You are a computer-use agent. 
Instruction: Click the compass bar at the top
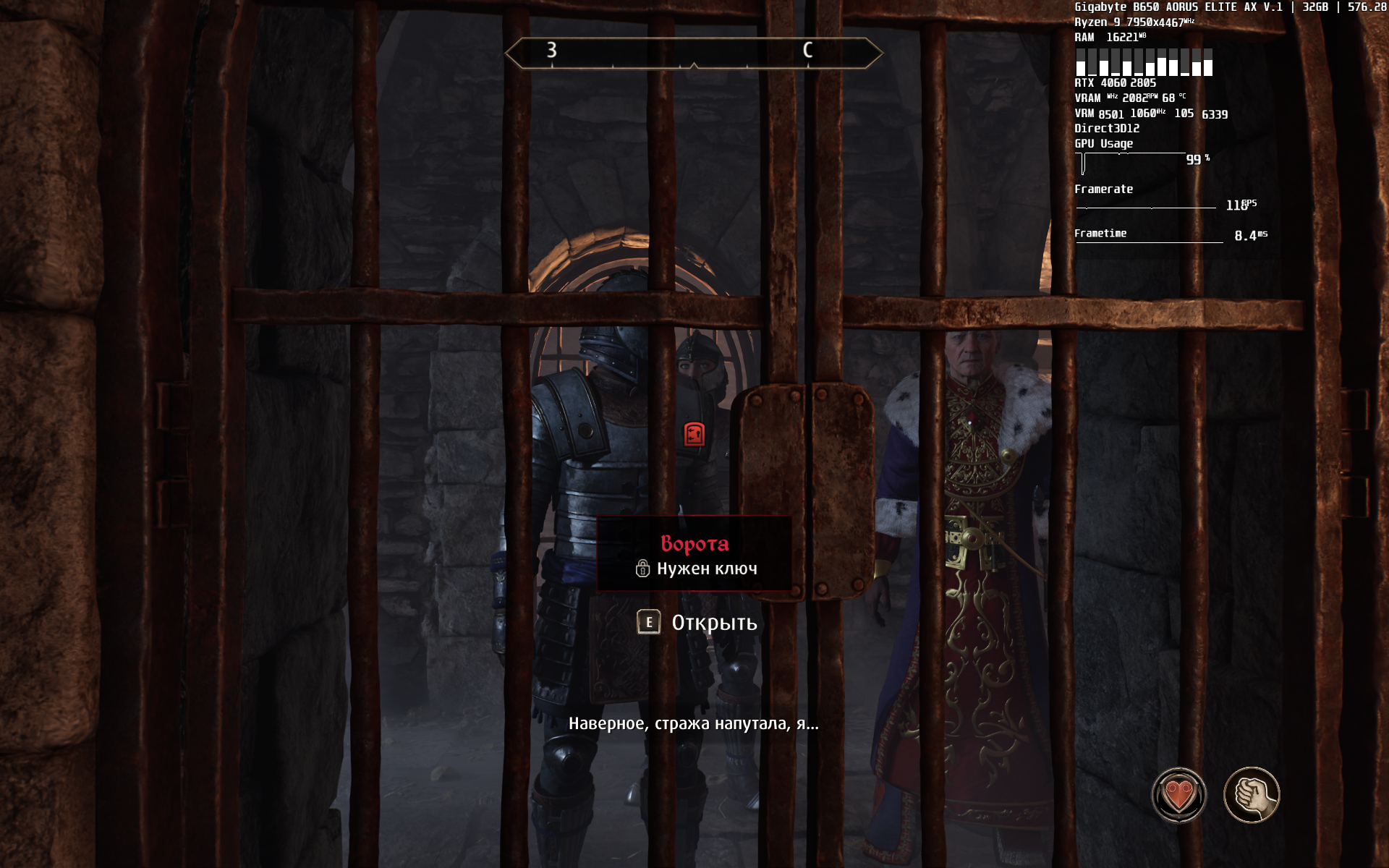pyautogui.click(x=694, y=53)
